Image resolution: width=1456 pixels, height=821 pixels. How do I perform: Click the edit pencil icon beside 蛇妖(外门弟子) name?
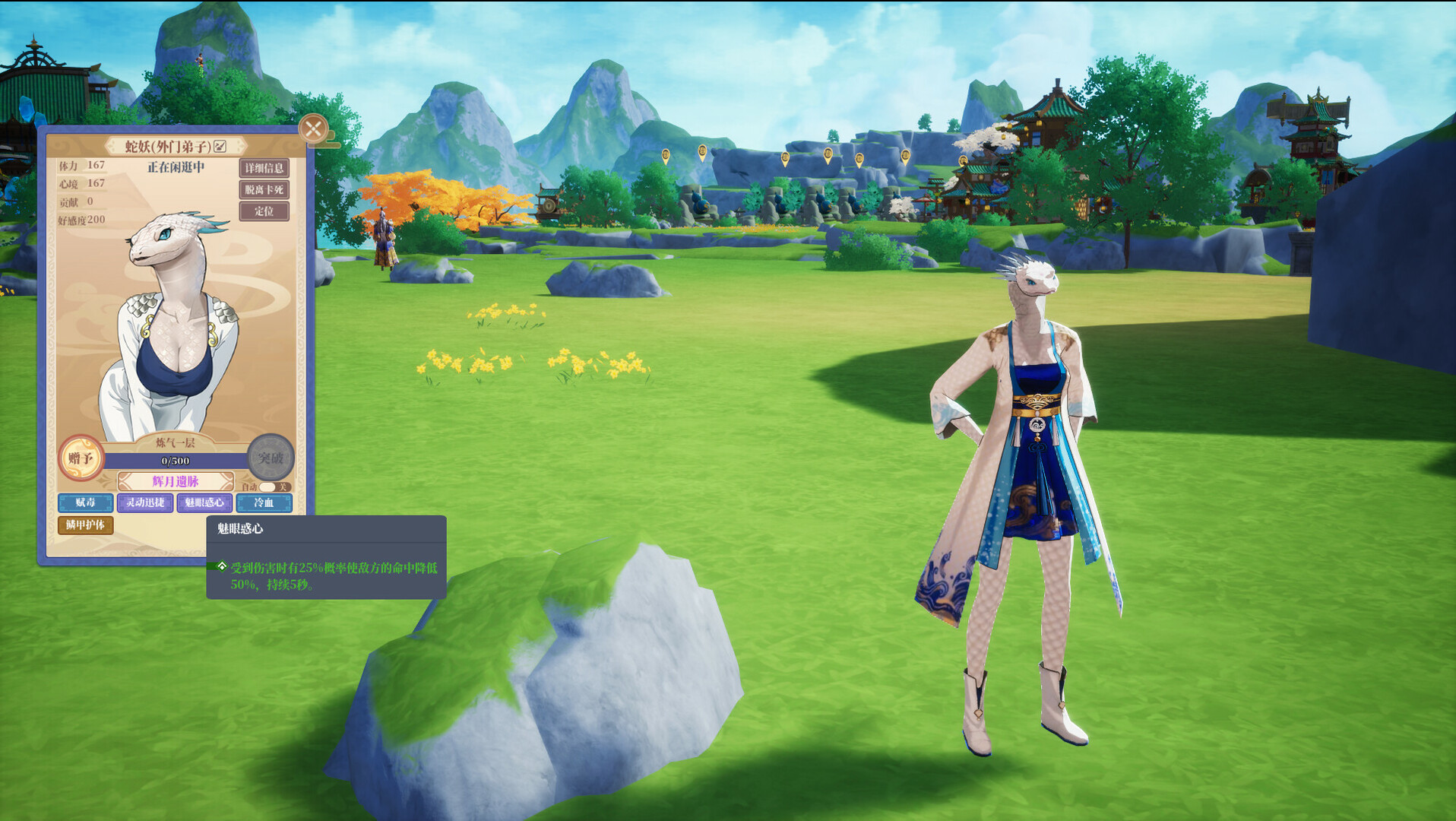coord(220,145)
